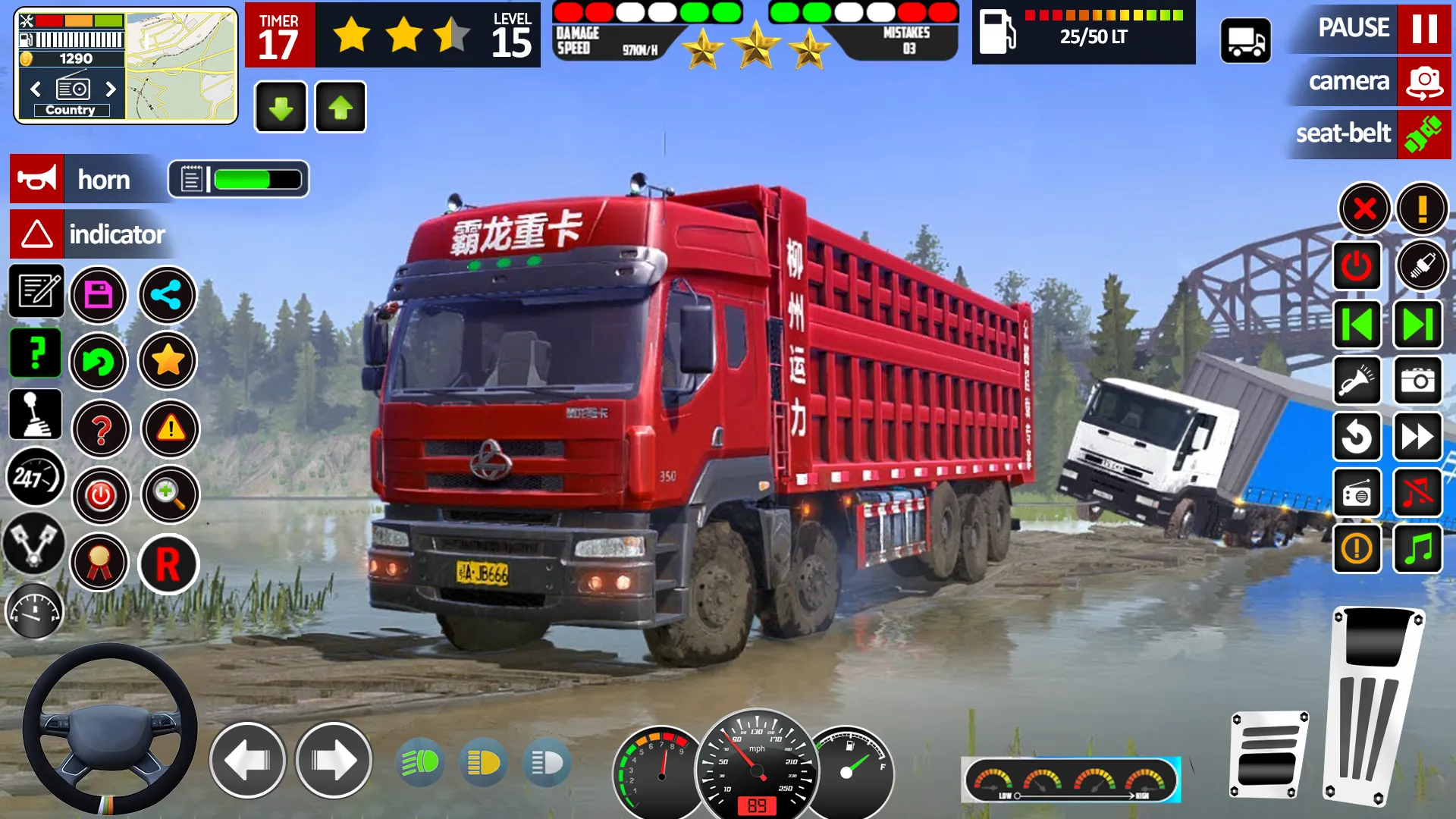The image size is (1456, 819).
Task: Steer right with the right arrow
Action: click(x=334, y=760)
